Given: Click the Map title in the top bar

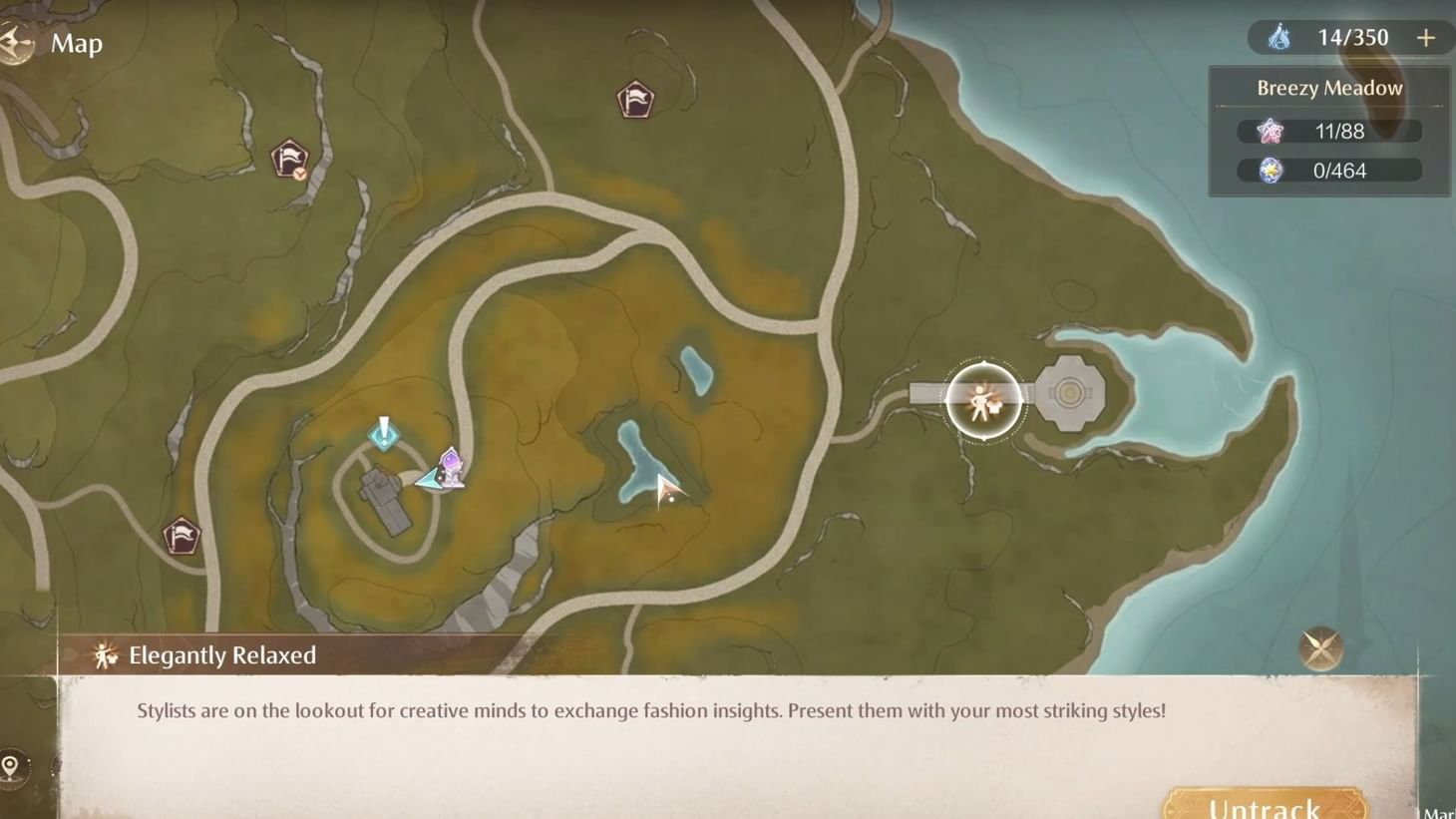Looking at the screenshot, I should pyautogui.click(x=77, y=43).
